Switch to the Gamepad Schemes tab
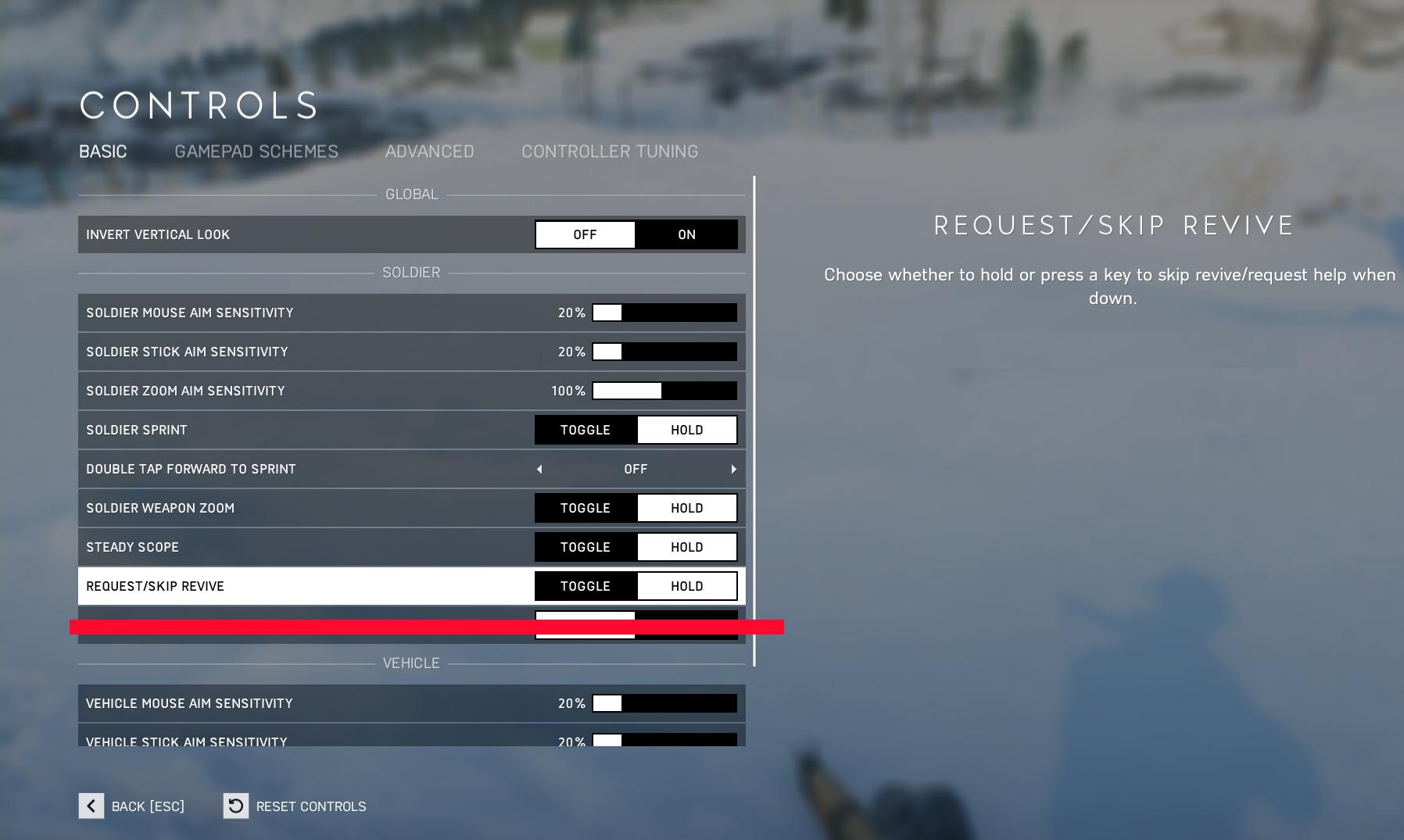Screen dimensions: 1404x840 [256, 152]
